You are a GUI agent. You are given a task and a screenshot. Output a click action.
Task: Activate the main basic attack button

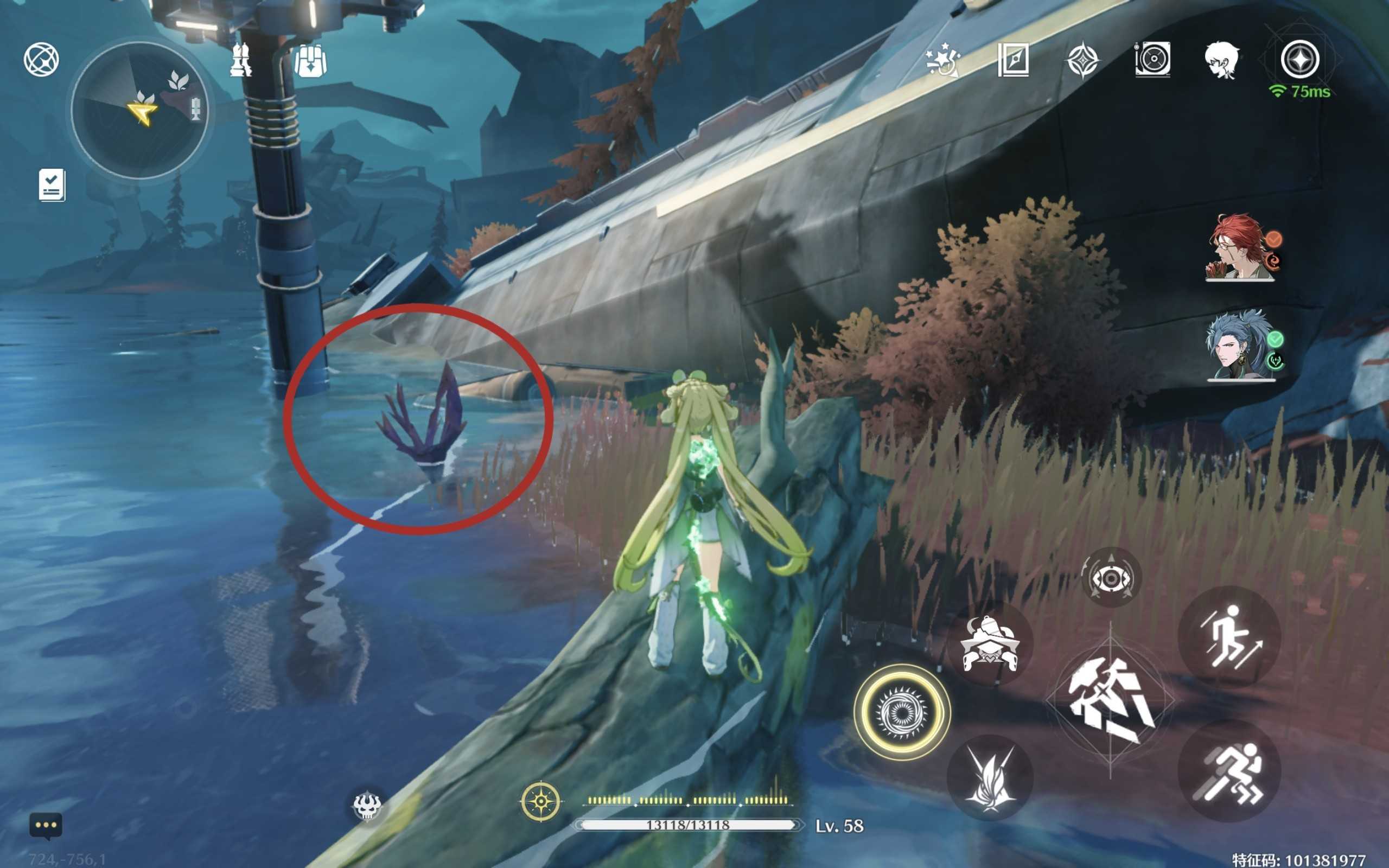(1110, 700)
